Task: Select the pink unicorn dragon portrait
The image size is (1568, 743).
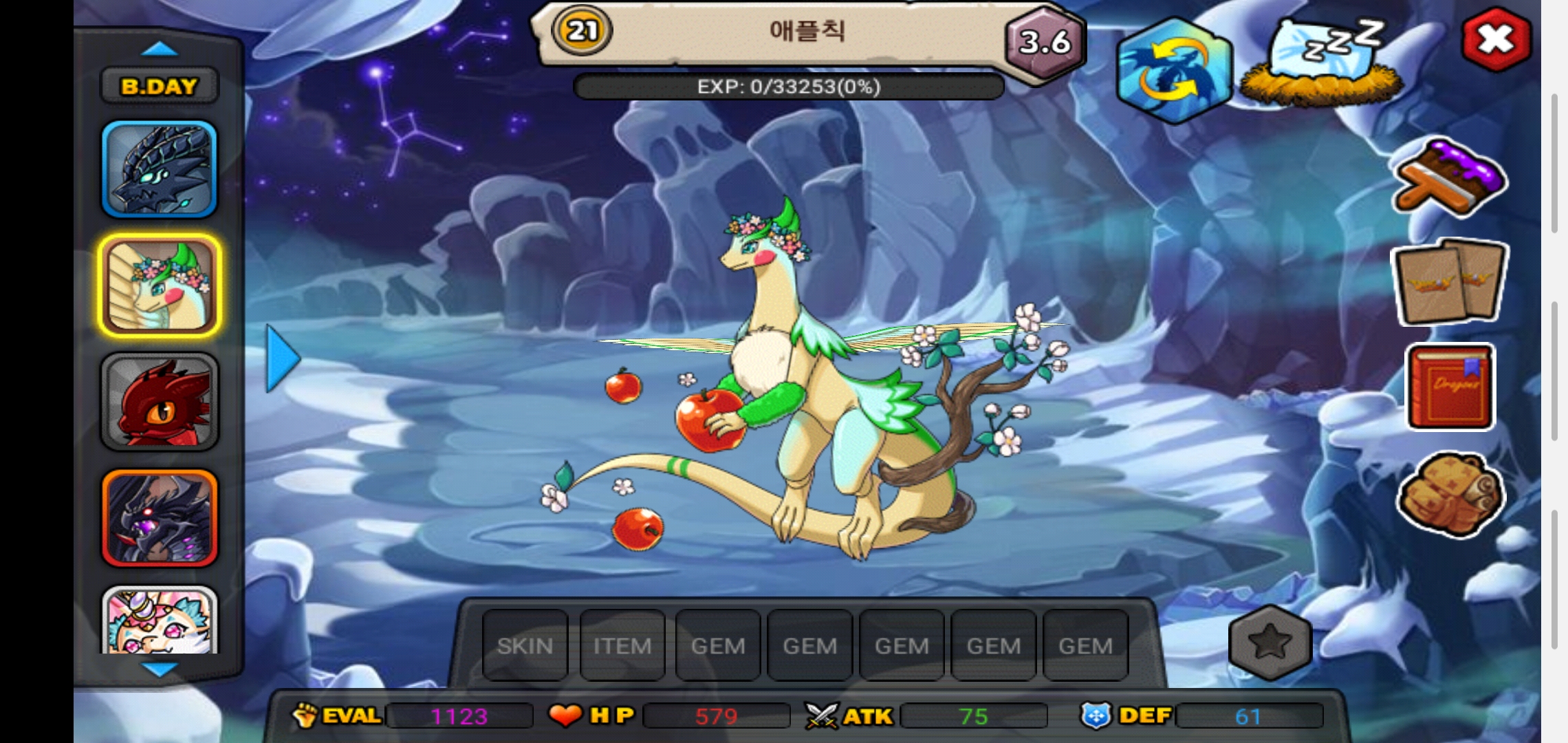Action: pyautogui.click(x=160, y=621)
